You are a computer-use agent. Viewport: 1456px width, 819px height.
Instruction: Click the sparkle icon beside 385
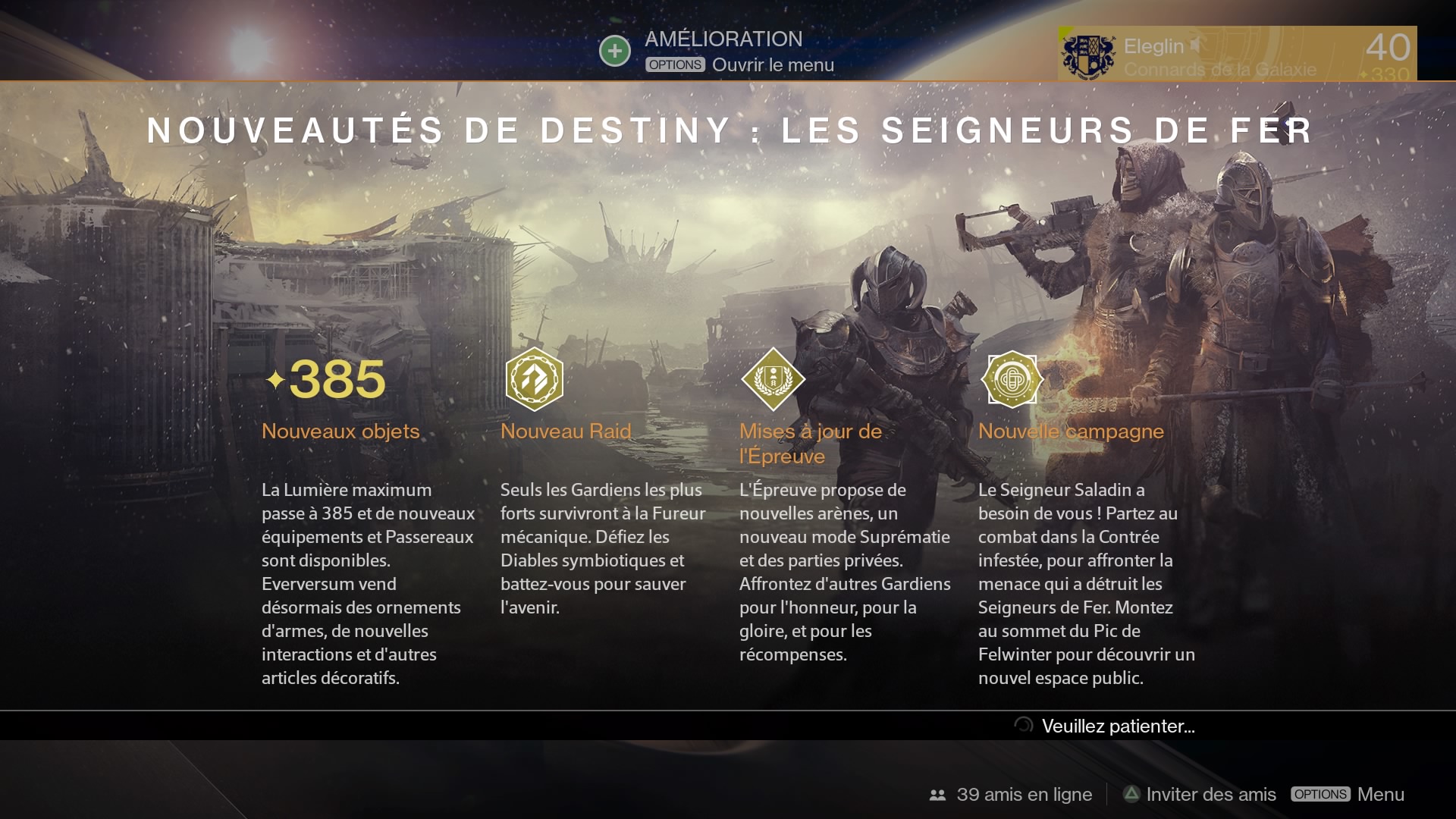click(x=277, y=380)
